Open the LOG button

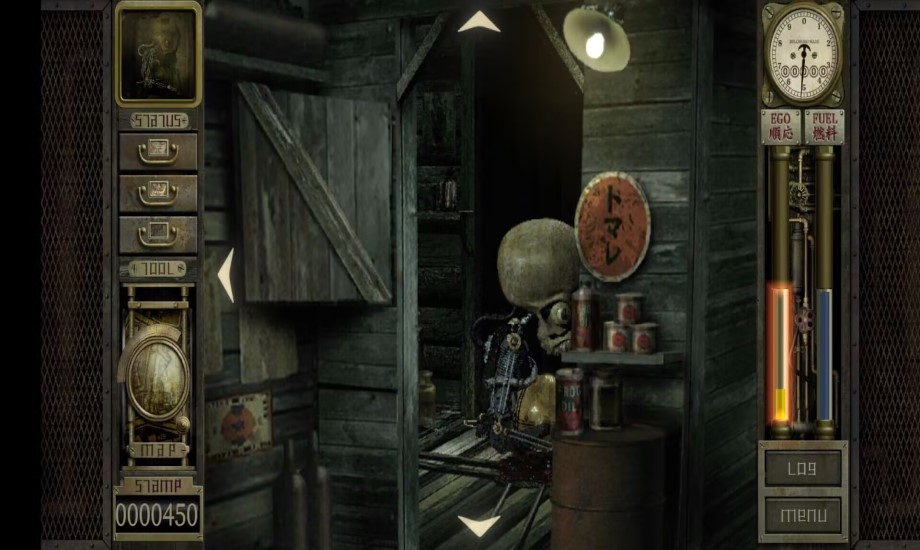[802, 469]
